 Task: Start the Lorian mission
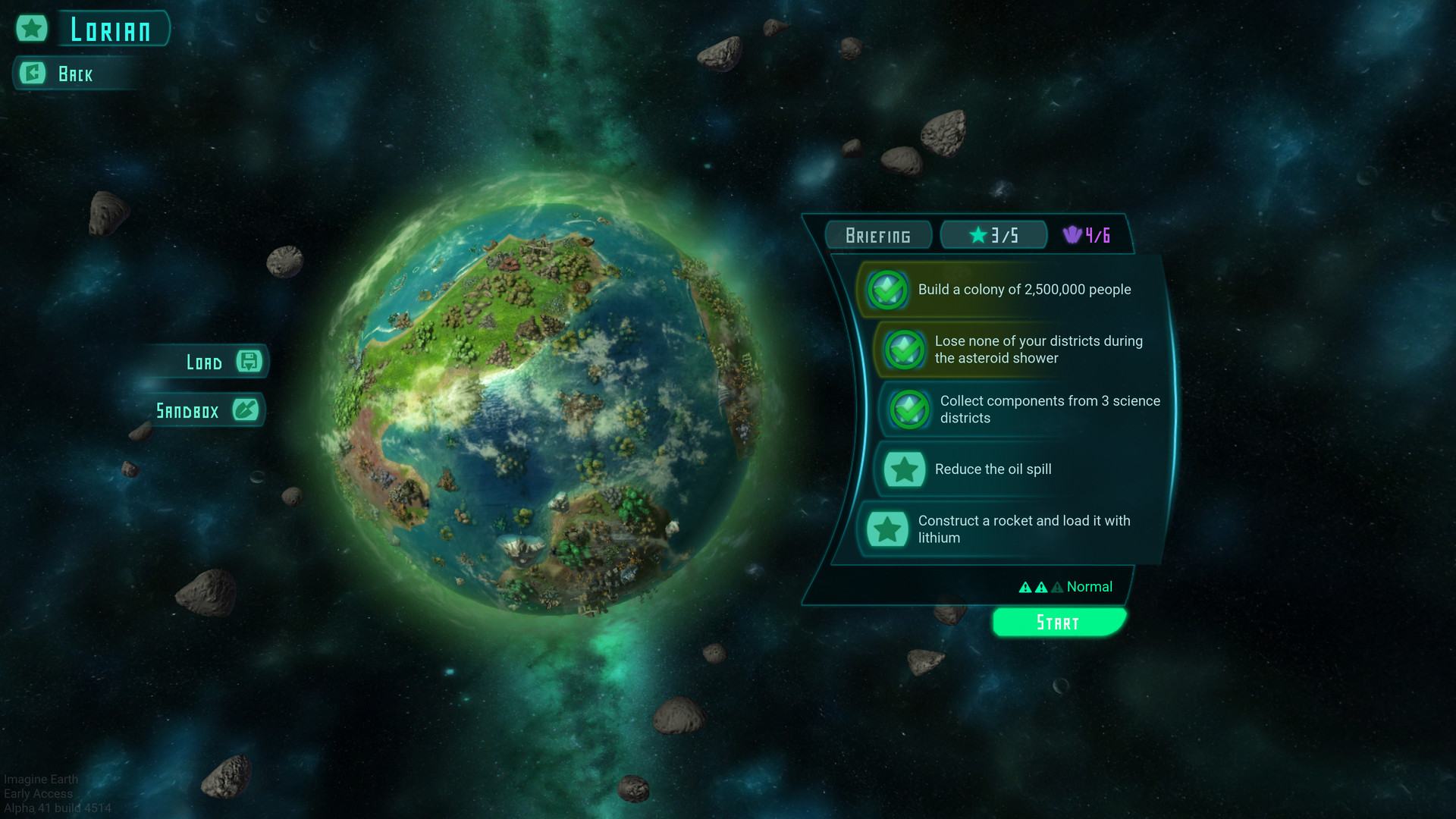tap(1058, 623)
